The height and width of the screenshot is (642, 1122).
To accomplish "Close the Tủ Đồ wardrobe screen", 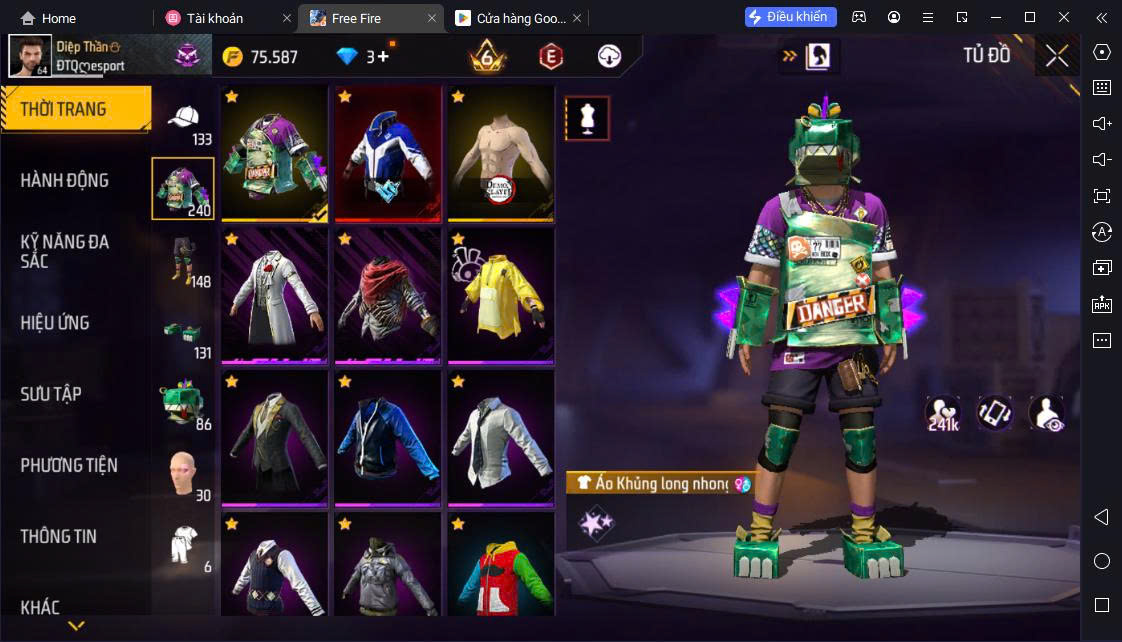I will click(x=1057, y=56).
